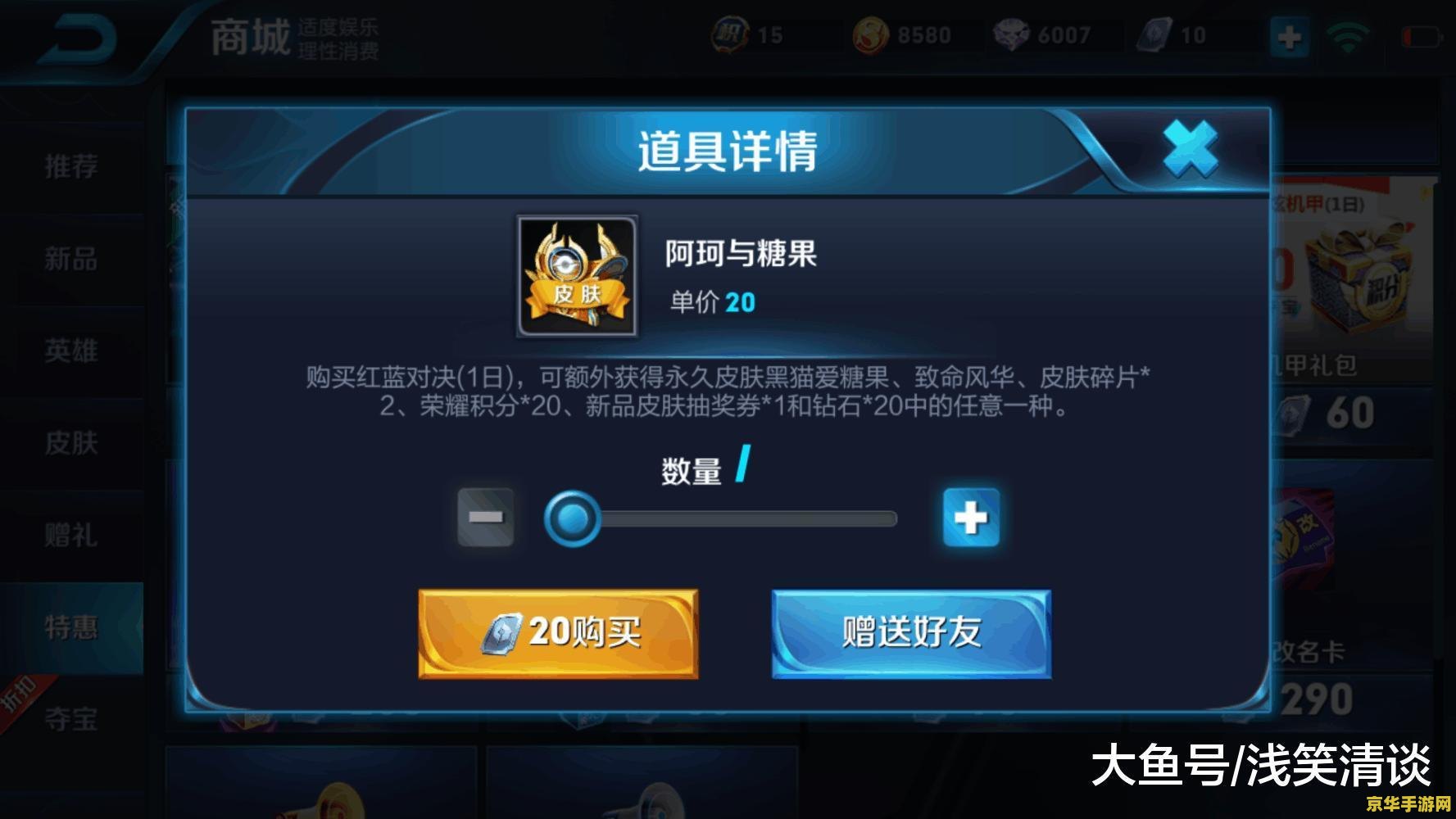Click the minus button to decrease quantity
Screen dimensions: 1456x819
485,516
